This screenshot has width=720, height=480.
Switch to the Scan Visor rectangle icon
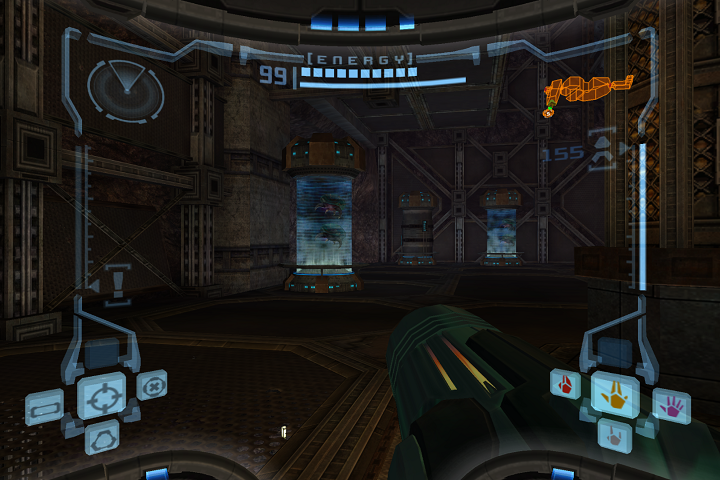click(x=45, y=407)
